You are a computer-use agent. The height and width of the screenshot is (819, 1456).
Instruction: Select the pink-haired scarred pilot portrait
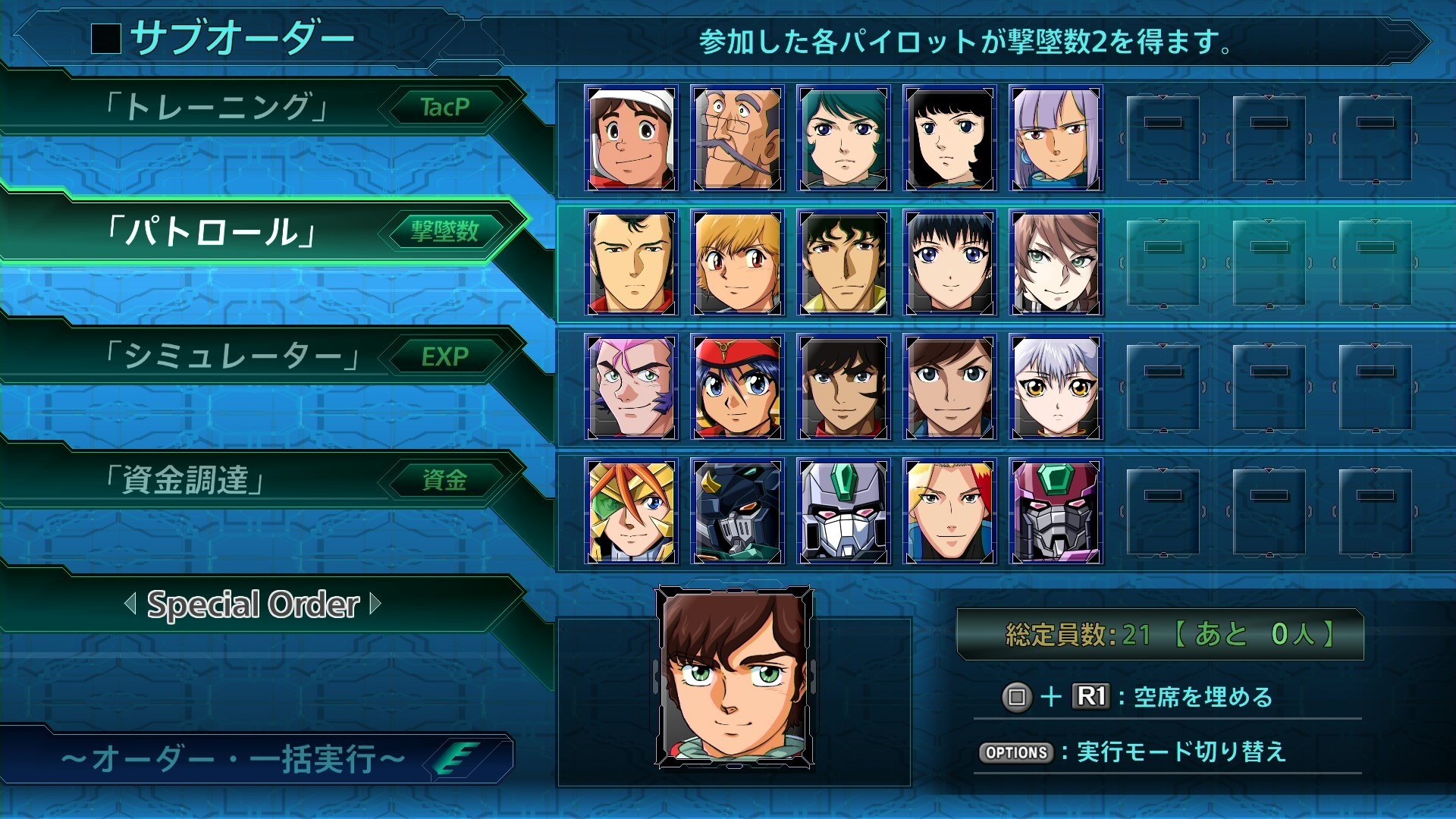pos(631,388)
